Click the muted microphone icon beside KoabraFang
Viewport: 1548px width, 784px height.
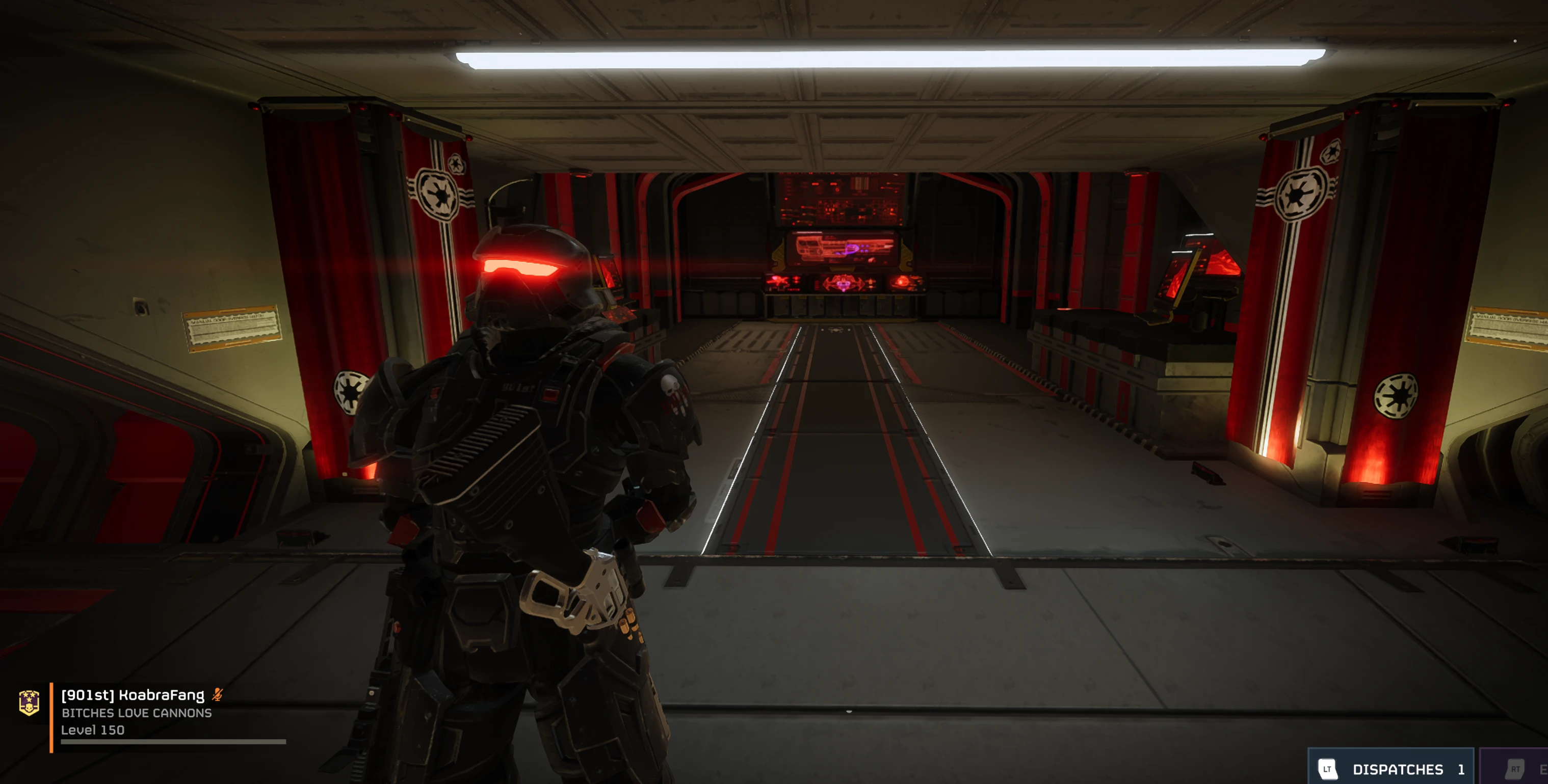click(218, 695)
